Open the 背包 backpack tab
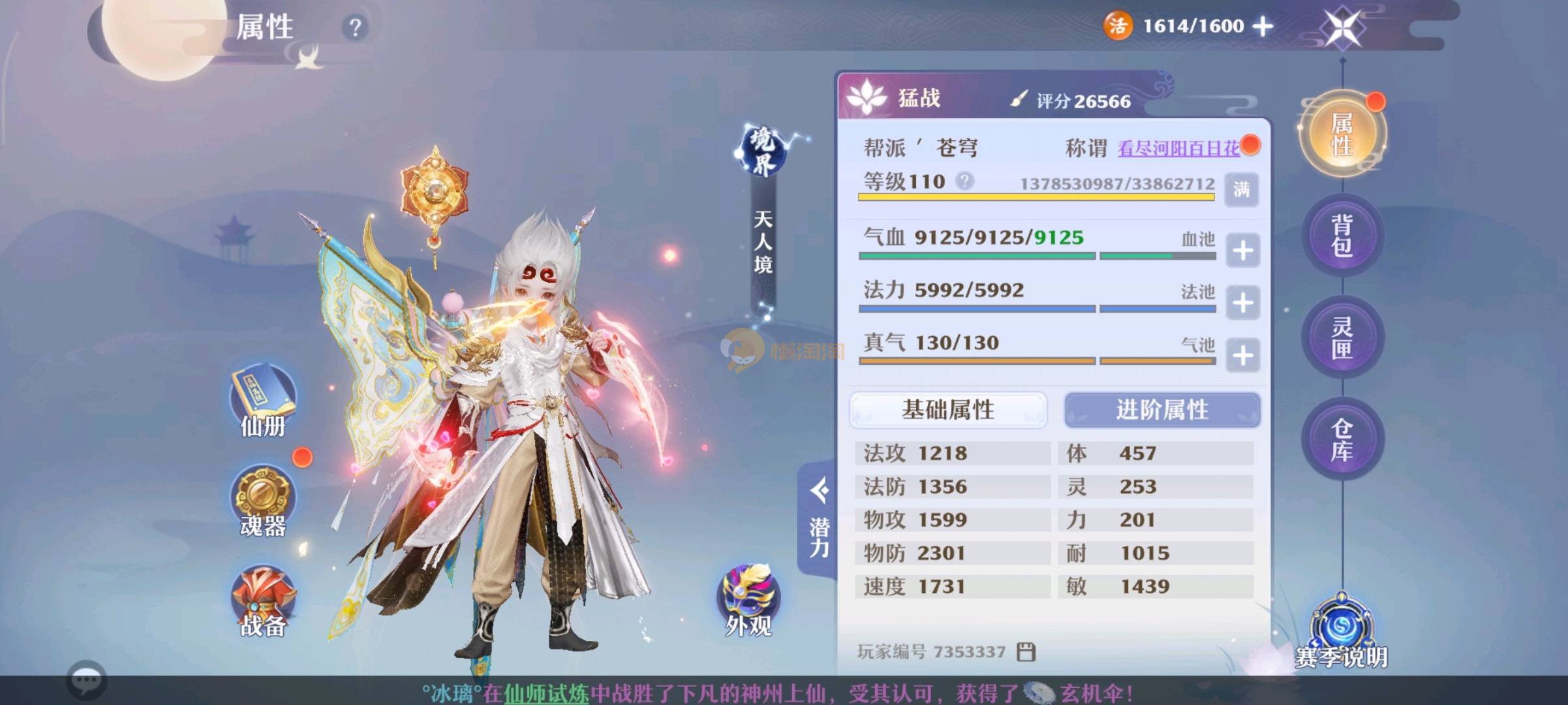Viewport: 1568px width, 705px height. (x=1342, y=236)
